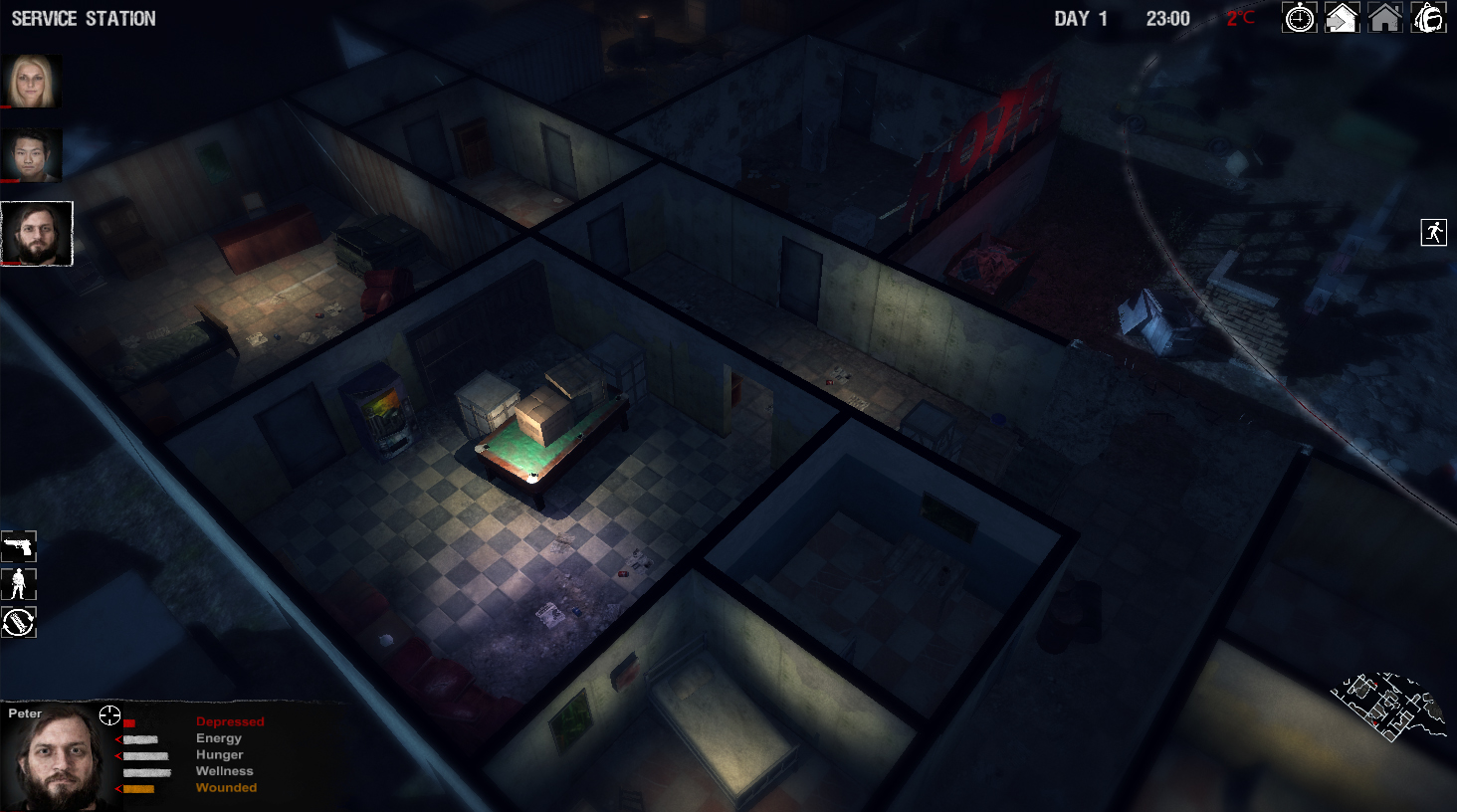Select the blonde woman's portrait
This screenshot has width=1457, height=812.
[33, 81]
